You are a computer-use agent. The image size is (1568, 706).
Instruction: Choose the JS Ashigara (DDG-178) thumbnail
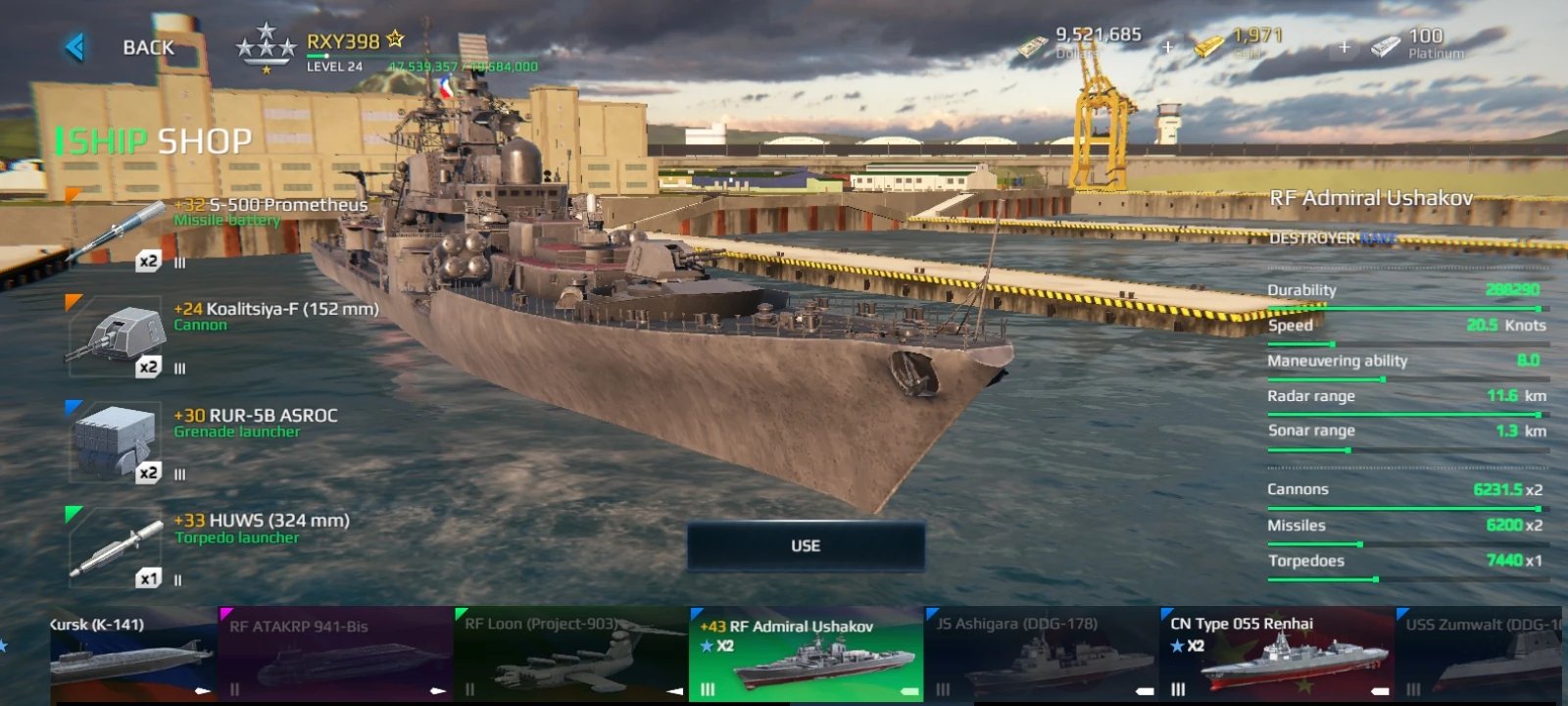(1041, 654)
